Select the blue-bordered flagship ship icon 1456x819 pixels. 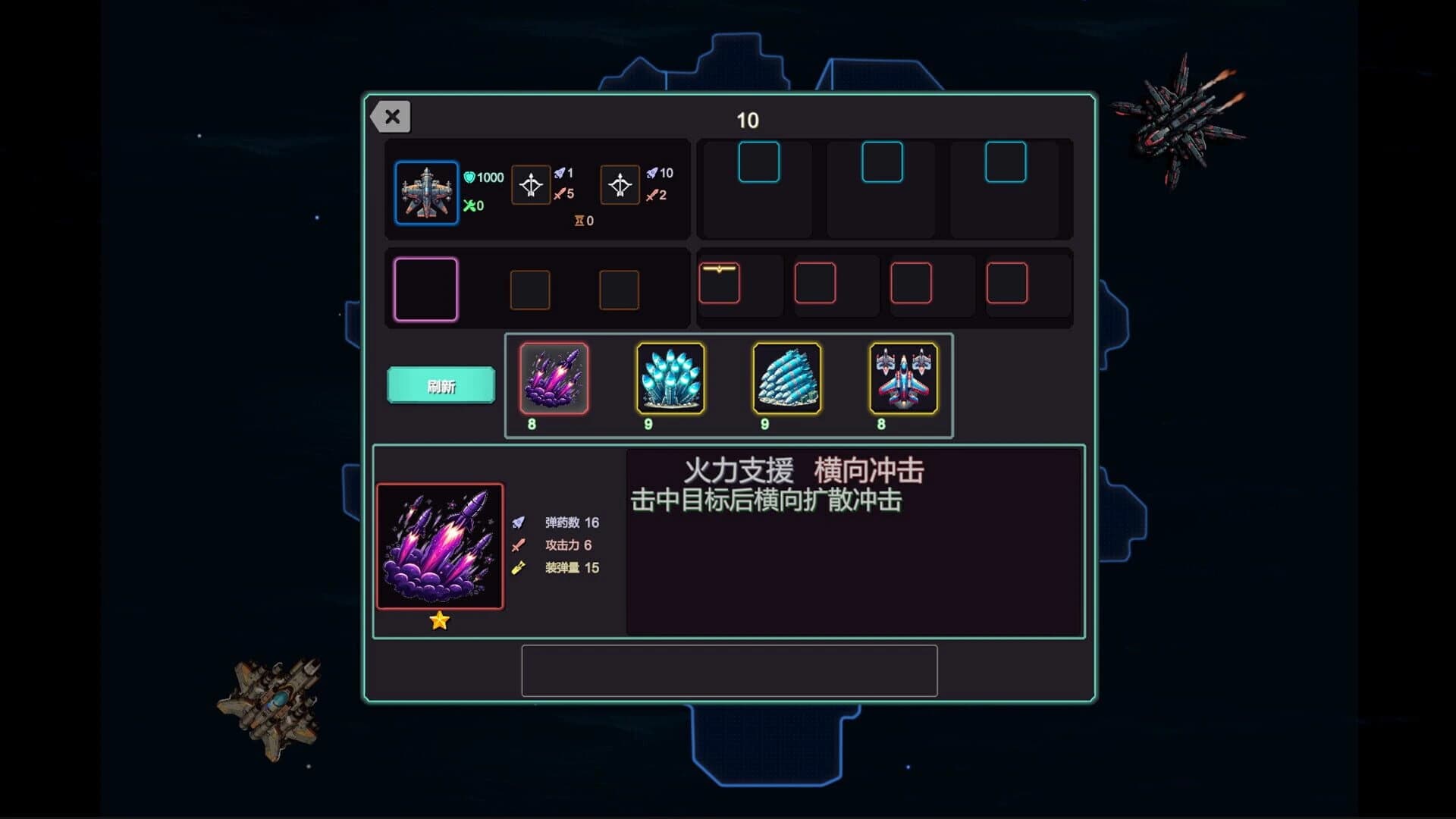pos(426,193)
